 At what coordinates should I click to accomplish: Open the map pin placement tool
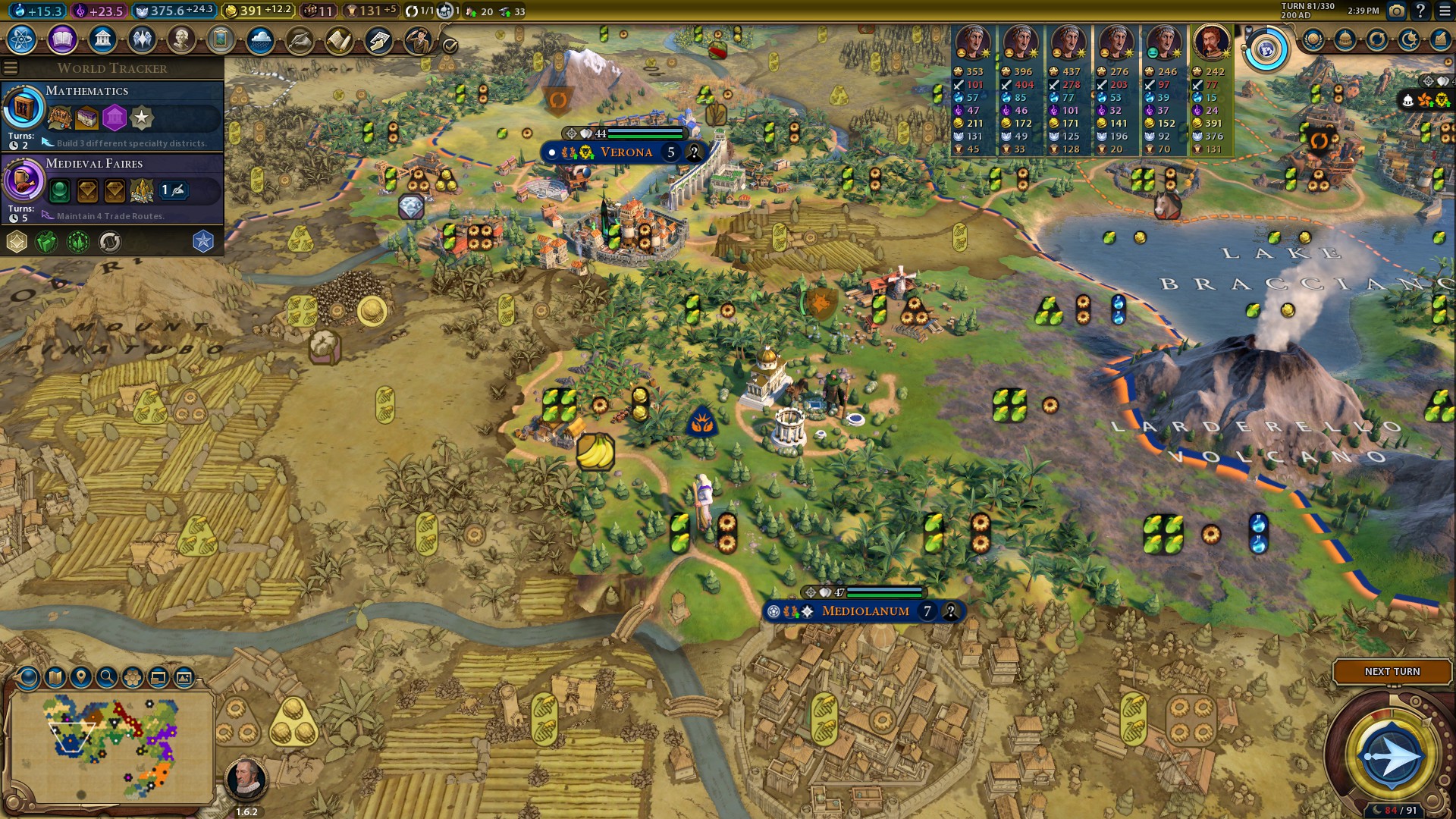click(80, 677)
